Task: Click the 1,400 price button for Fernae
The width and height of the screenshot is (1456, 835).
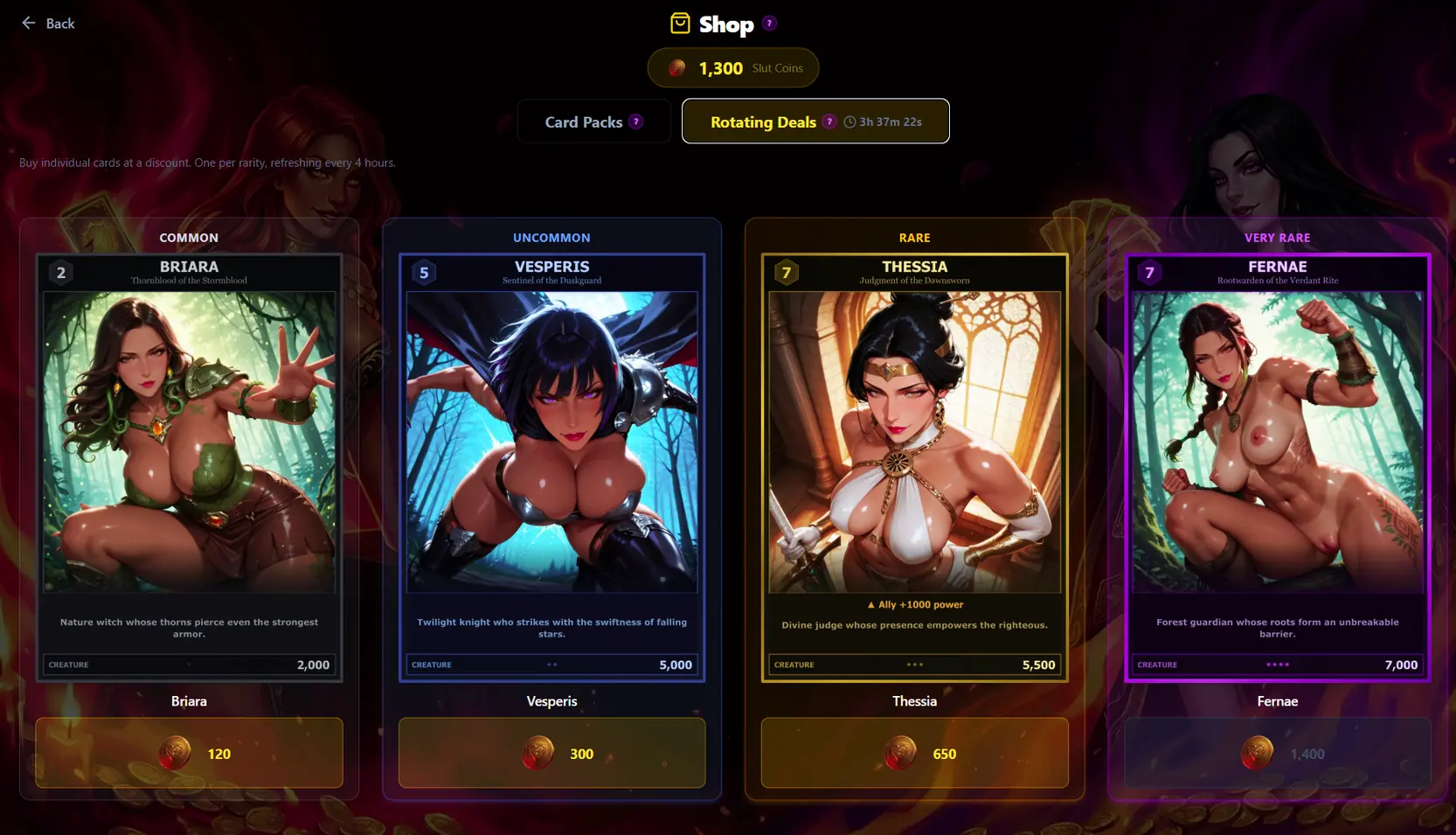Action: tap(1277, 753)
